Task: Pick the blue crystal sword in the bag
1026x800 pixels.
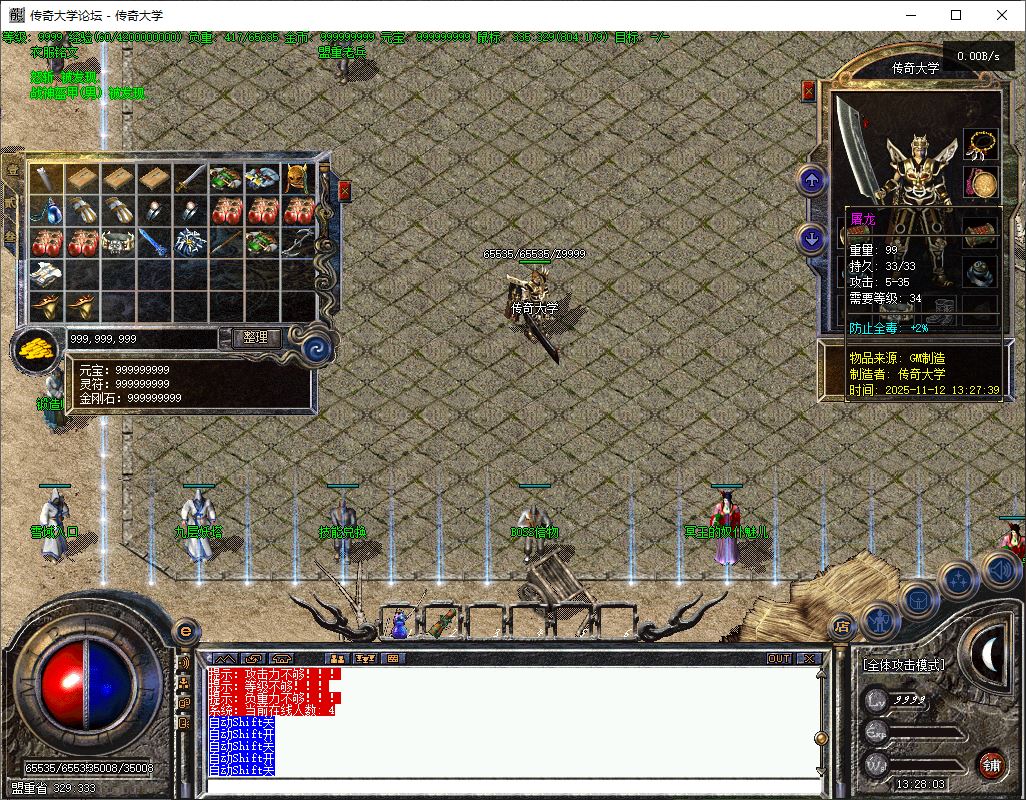Action: click(152, 243)
